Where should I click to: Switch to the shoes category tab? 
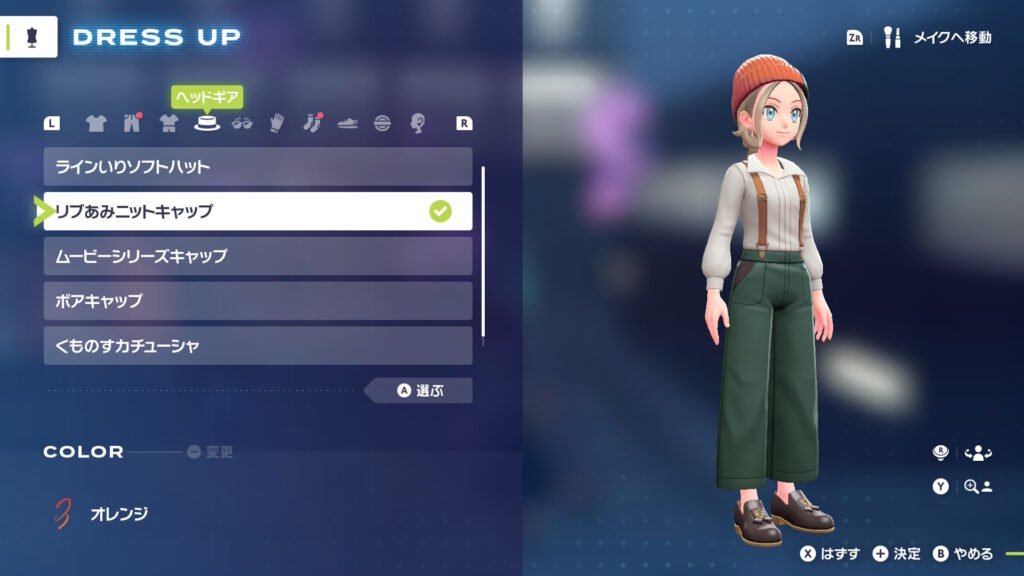click(347, 124)
